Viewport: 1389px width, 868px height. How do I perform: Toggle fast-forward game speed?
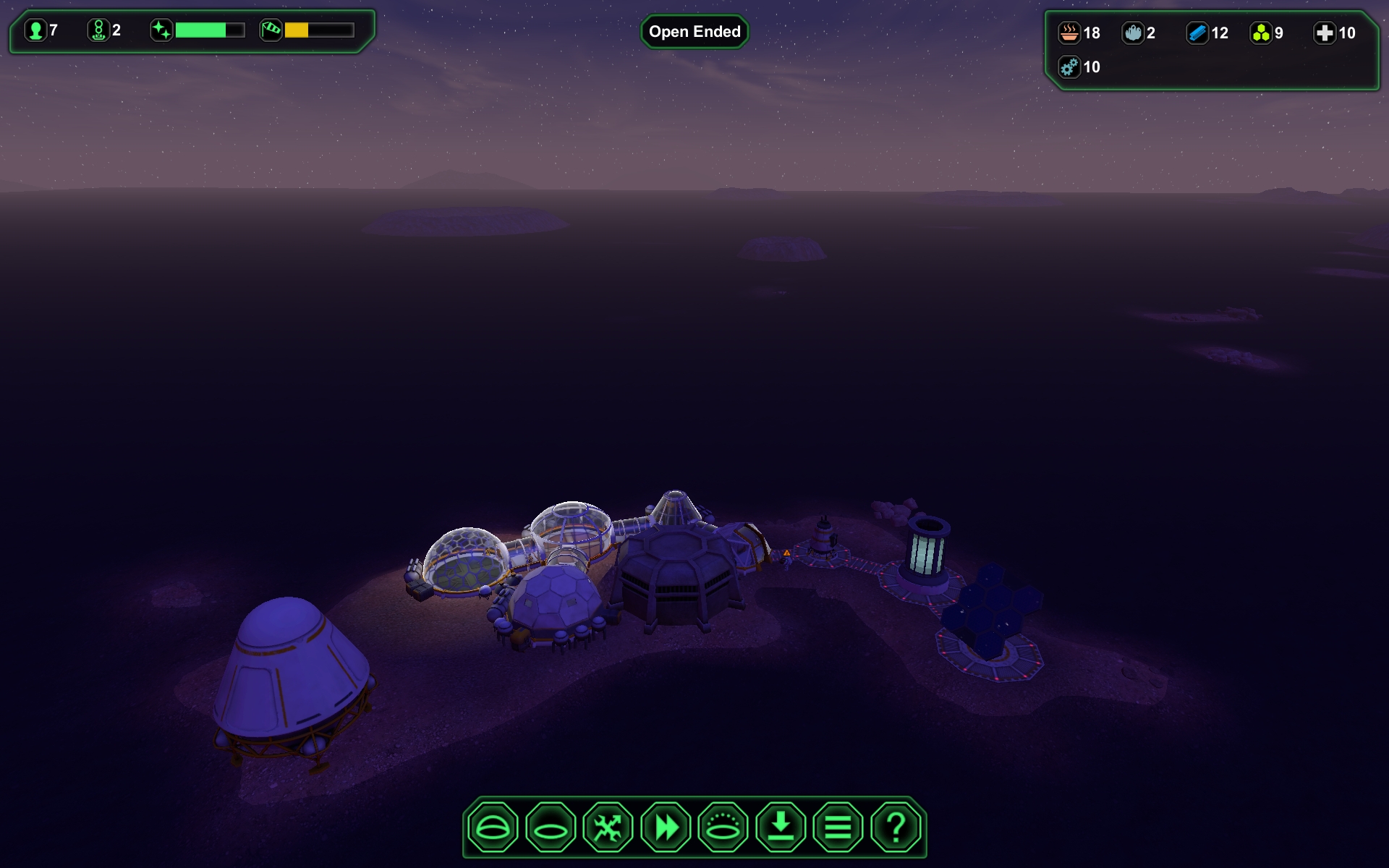666,827
